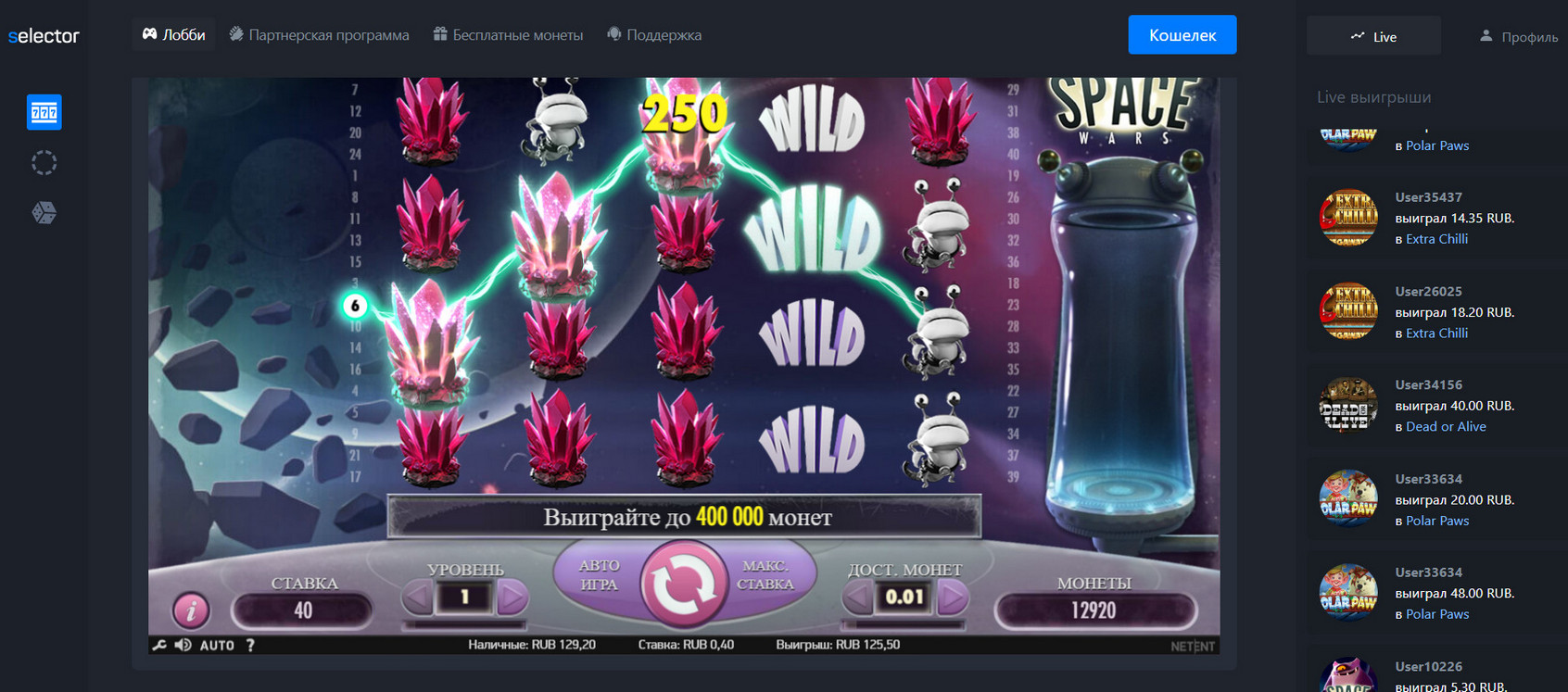Spin the reels with the round button
This screenshot has height=692, width=1568.
(683, 584)
